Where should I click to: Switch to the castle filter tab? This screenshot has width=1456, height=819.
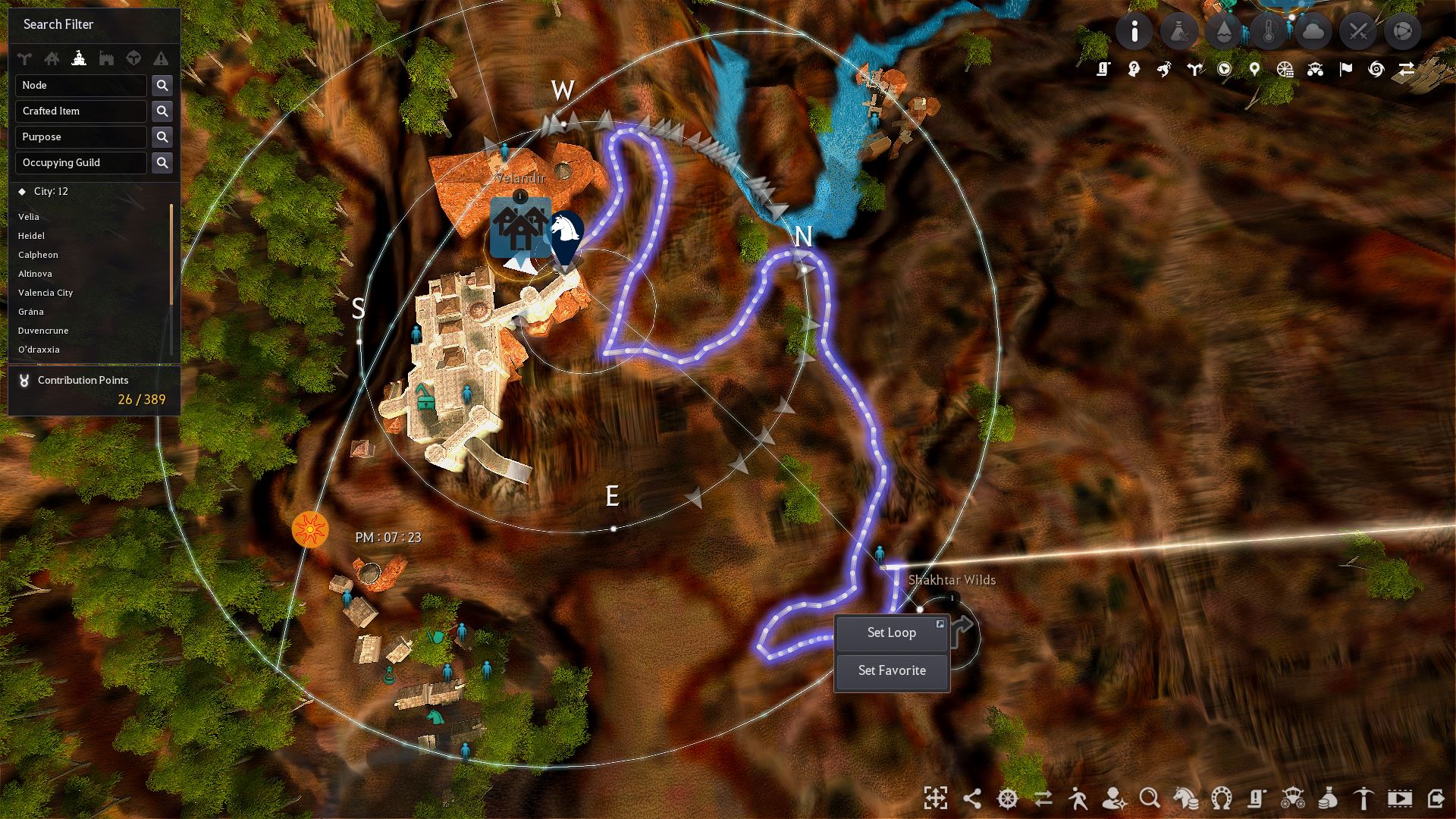[x=79, y=58]
